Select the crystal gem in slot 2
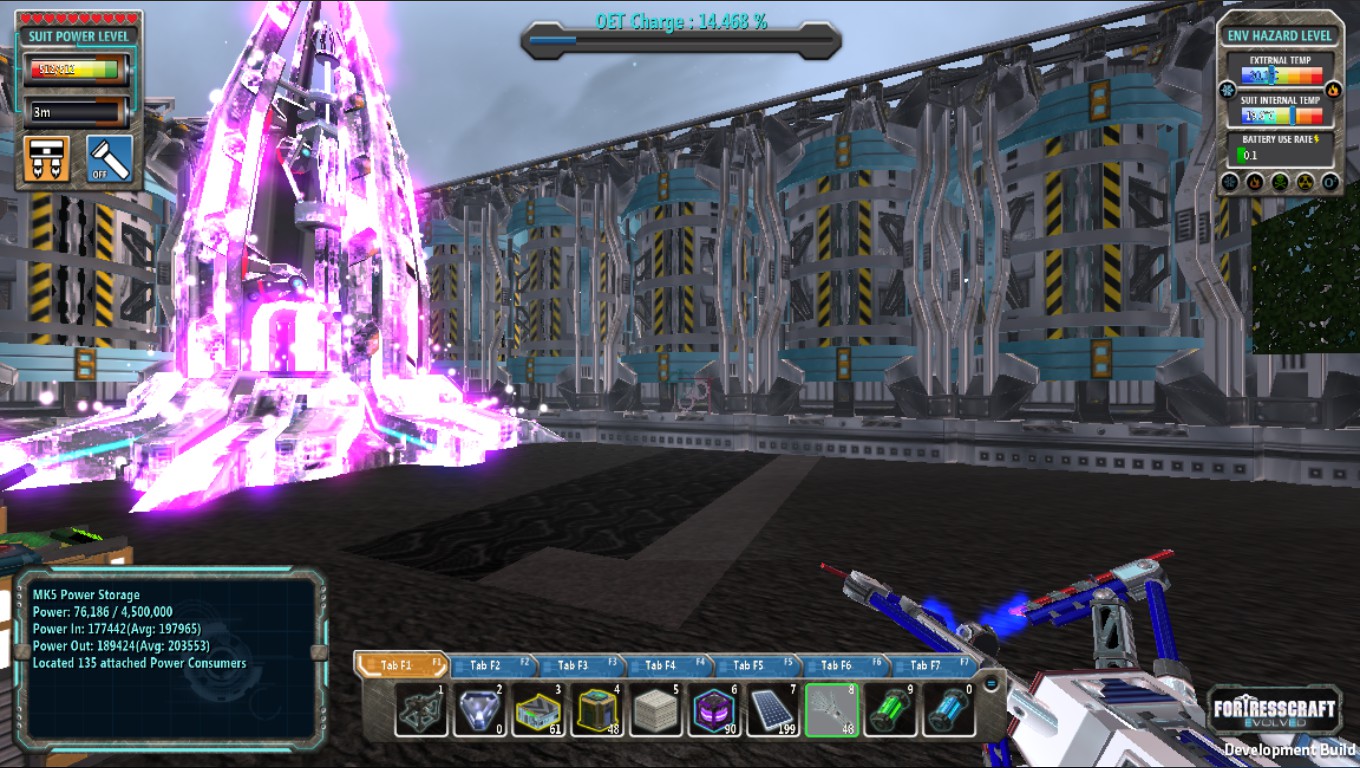 tap(480, 710)
